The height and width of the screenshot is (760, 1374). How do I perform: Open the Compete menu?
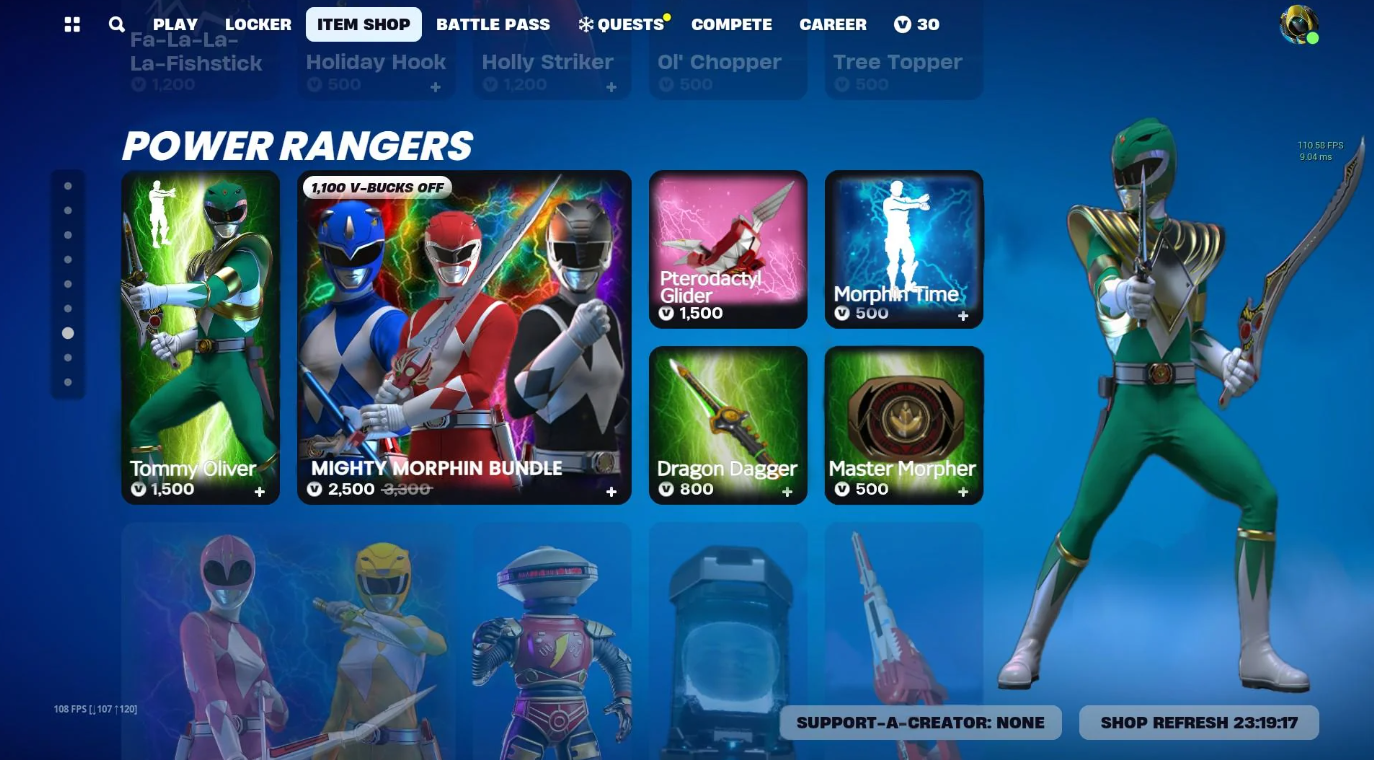[x=731, y=24]
